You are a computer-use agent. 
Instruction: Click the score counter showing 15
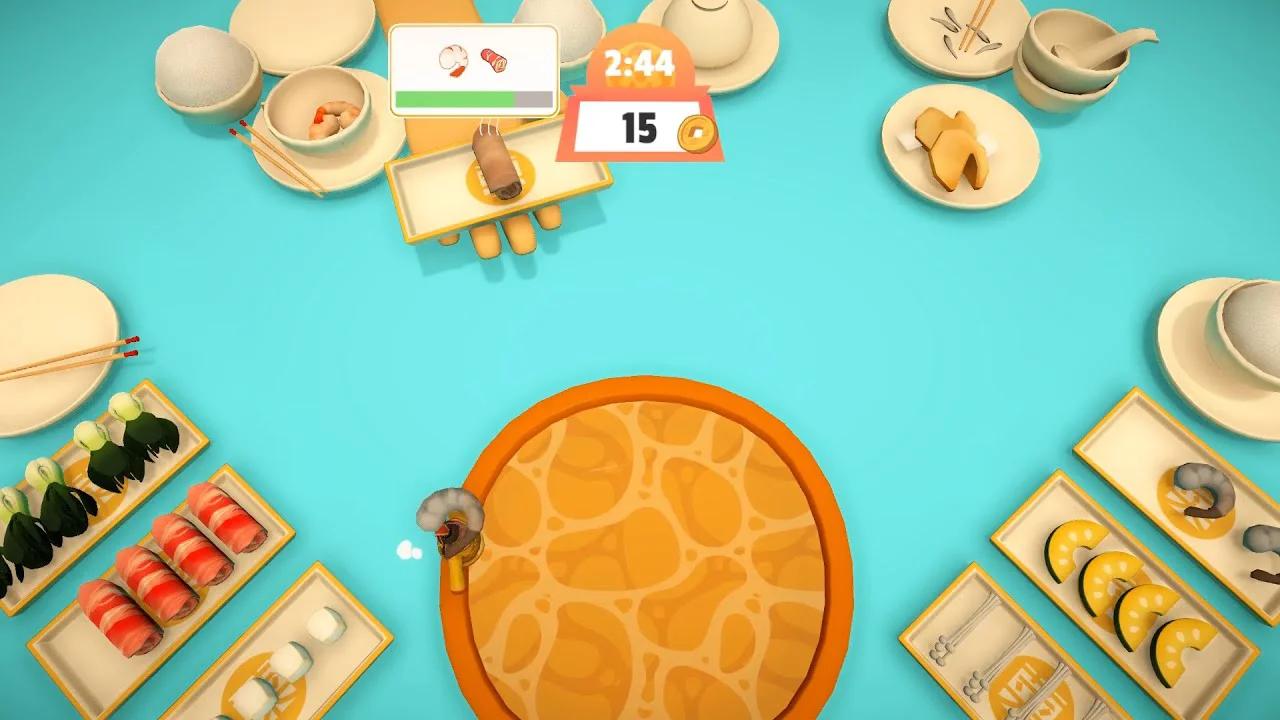[640, 128]
